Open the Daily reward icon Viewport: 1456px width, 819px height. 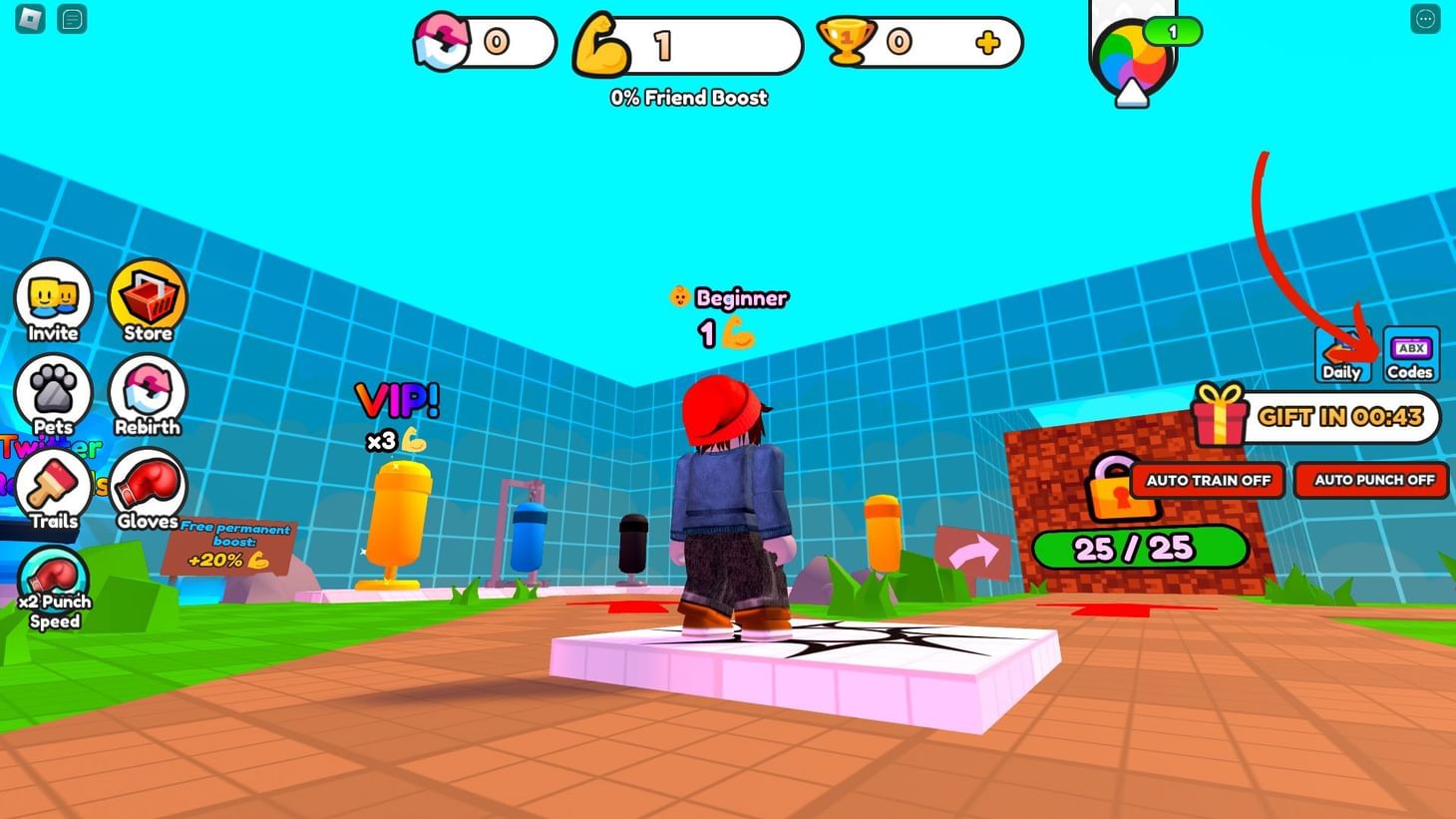click(1341, 354)
